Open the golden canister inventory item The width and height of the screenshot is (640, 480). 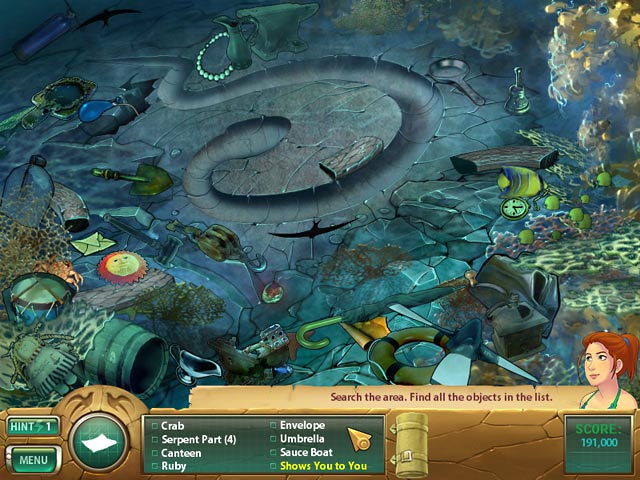click(x=410, y=443)
